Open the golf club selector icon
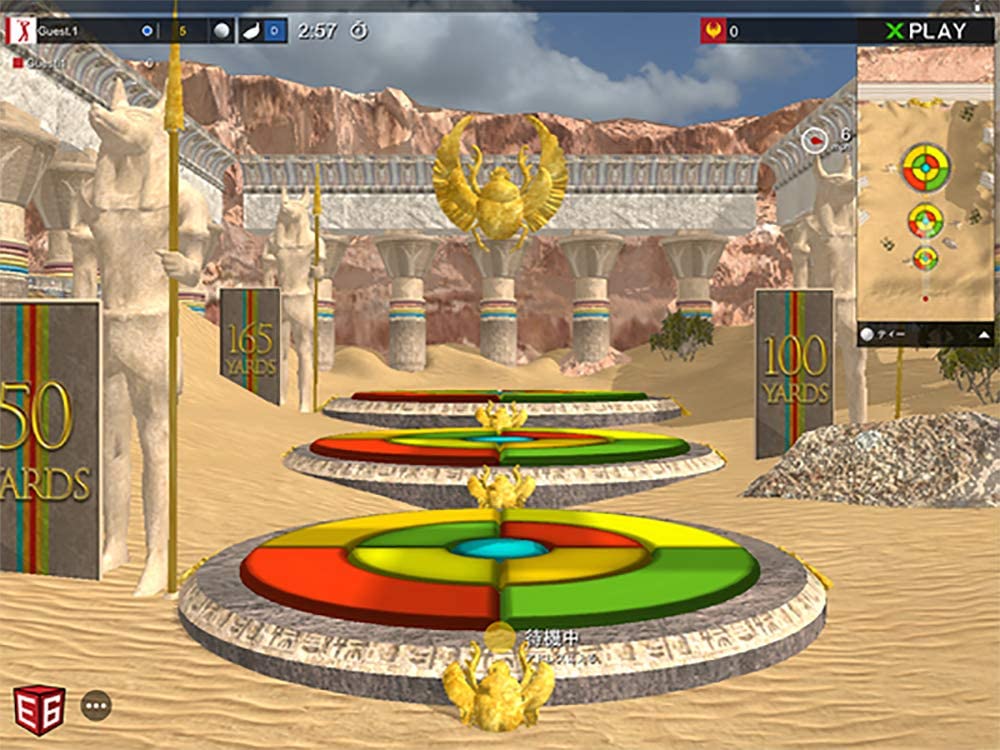The width and height of the screenshot is (1000, 750). (x=249, y=31)
